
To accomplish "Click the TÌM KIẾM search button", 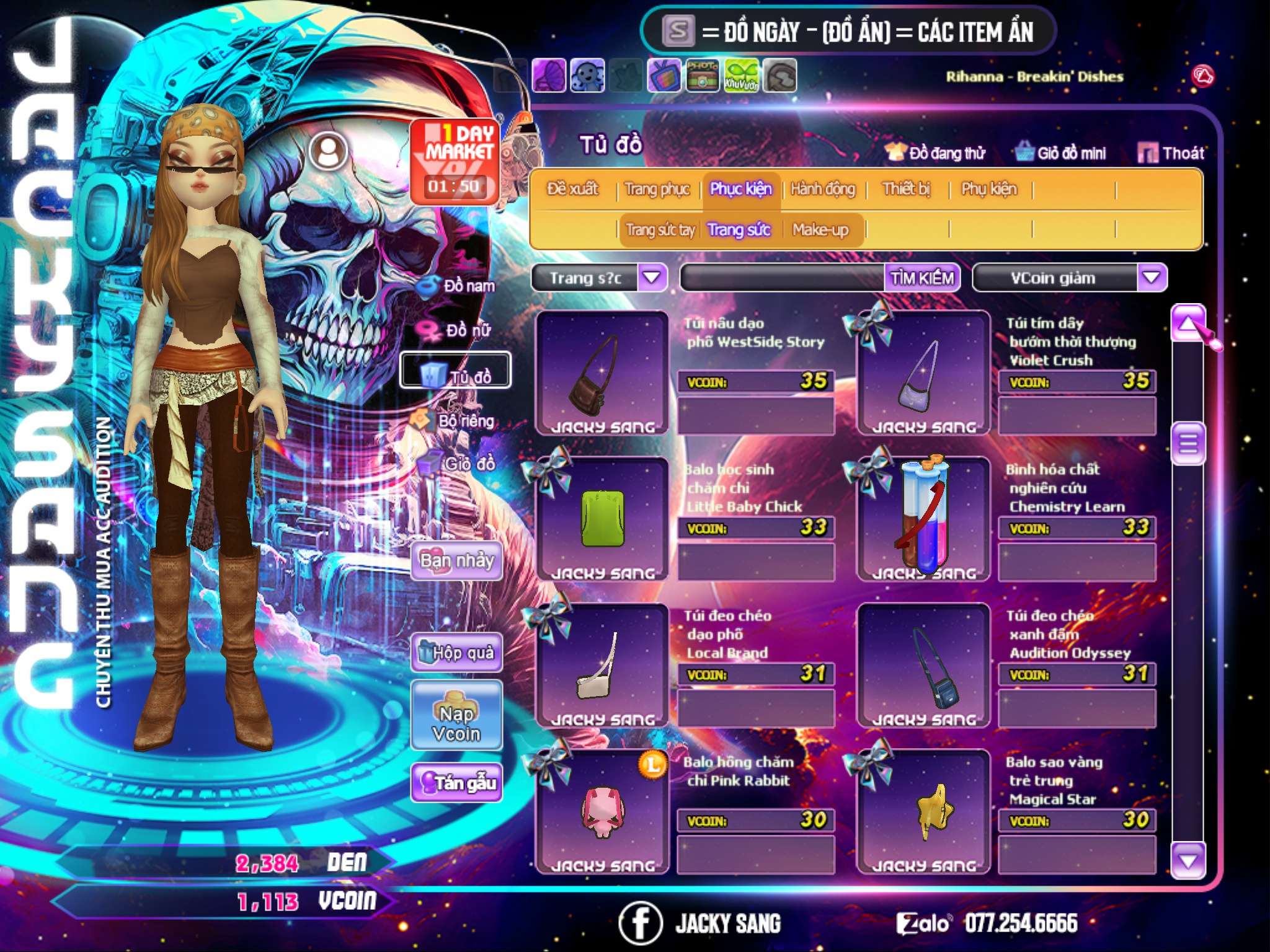I will tap(921, 278).
